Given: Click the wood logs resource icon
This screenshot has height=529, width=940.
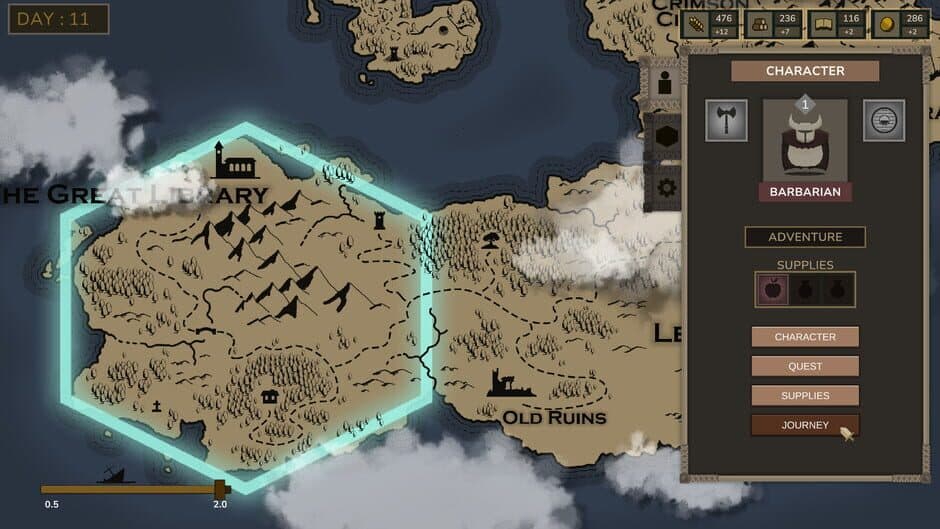Looking at the screenshot, I should pyautogui.click(x=759, y=24).
